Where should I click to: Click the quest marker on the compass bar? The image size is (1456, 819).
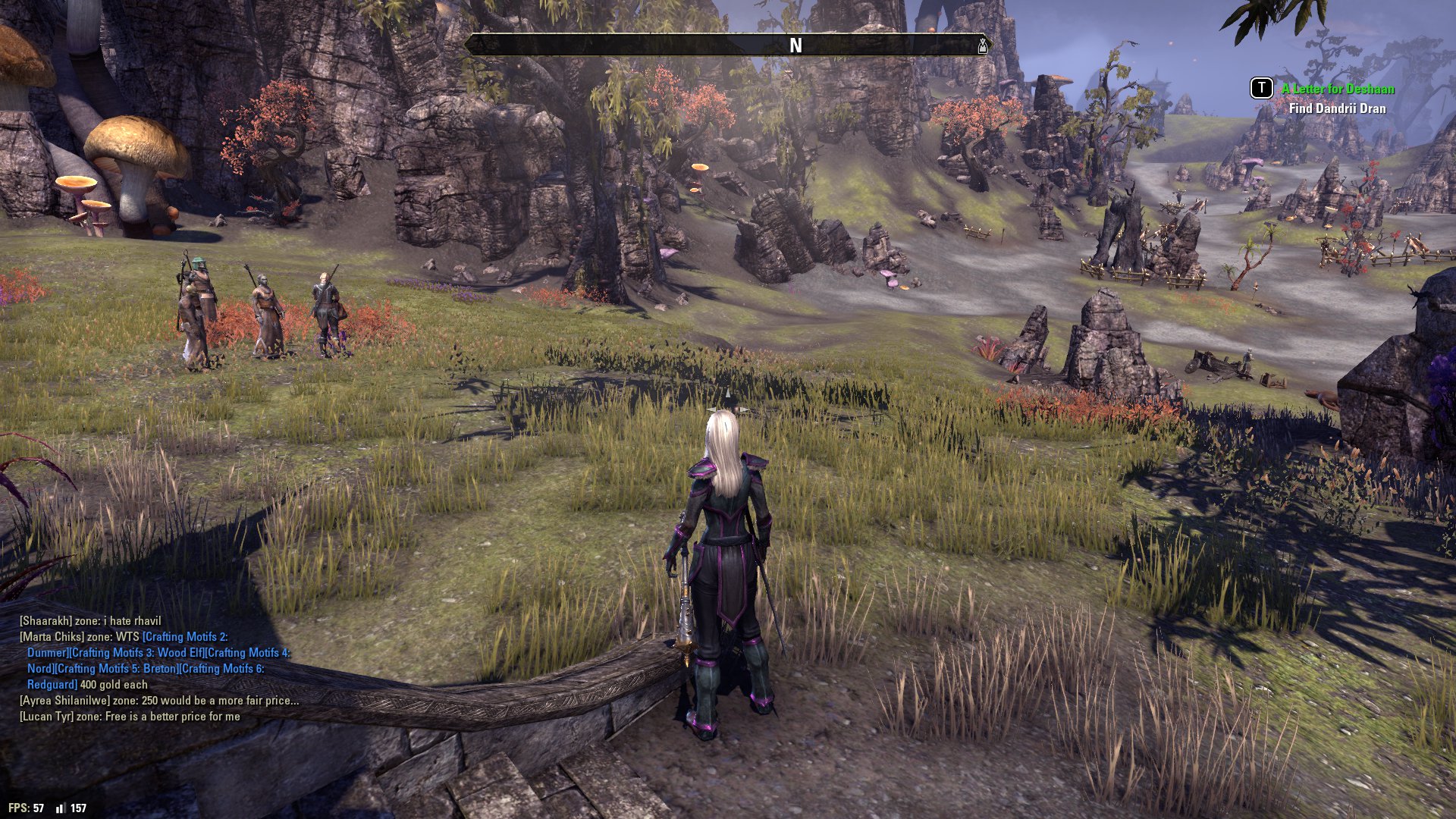(x=983, y=45)
